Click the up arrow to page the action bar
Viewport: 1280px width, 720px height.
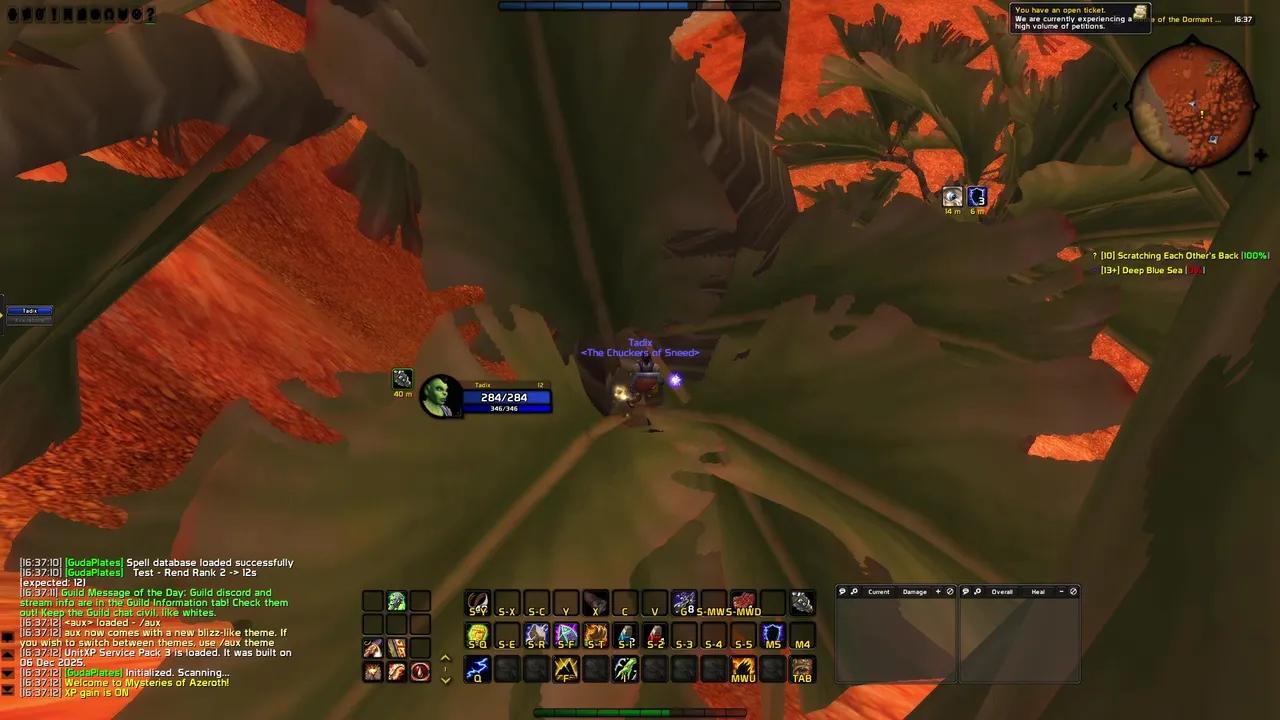tap(445, 658)
